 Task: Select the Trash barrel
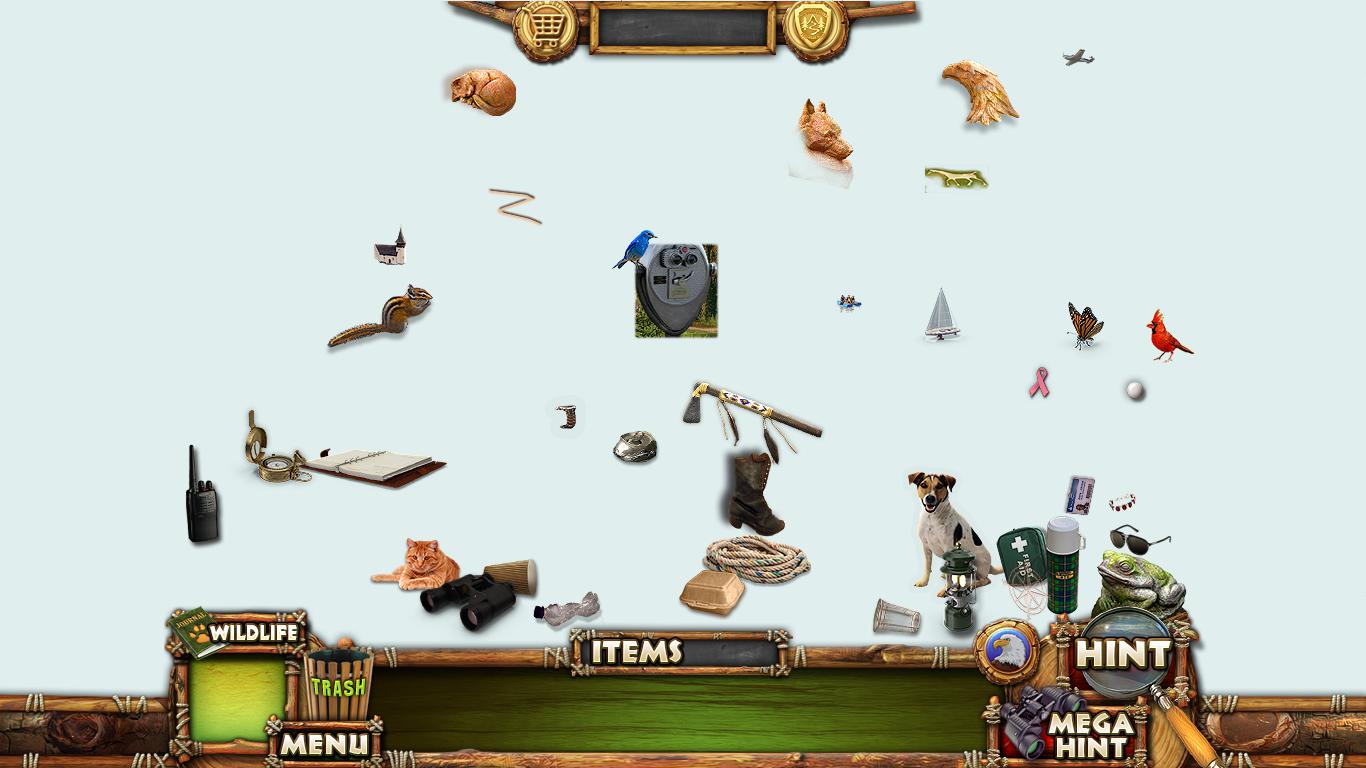coord(337,685)
